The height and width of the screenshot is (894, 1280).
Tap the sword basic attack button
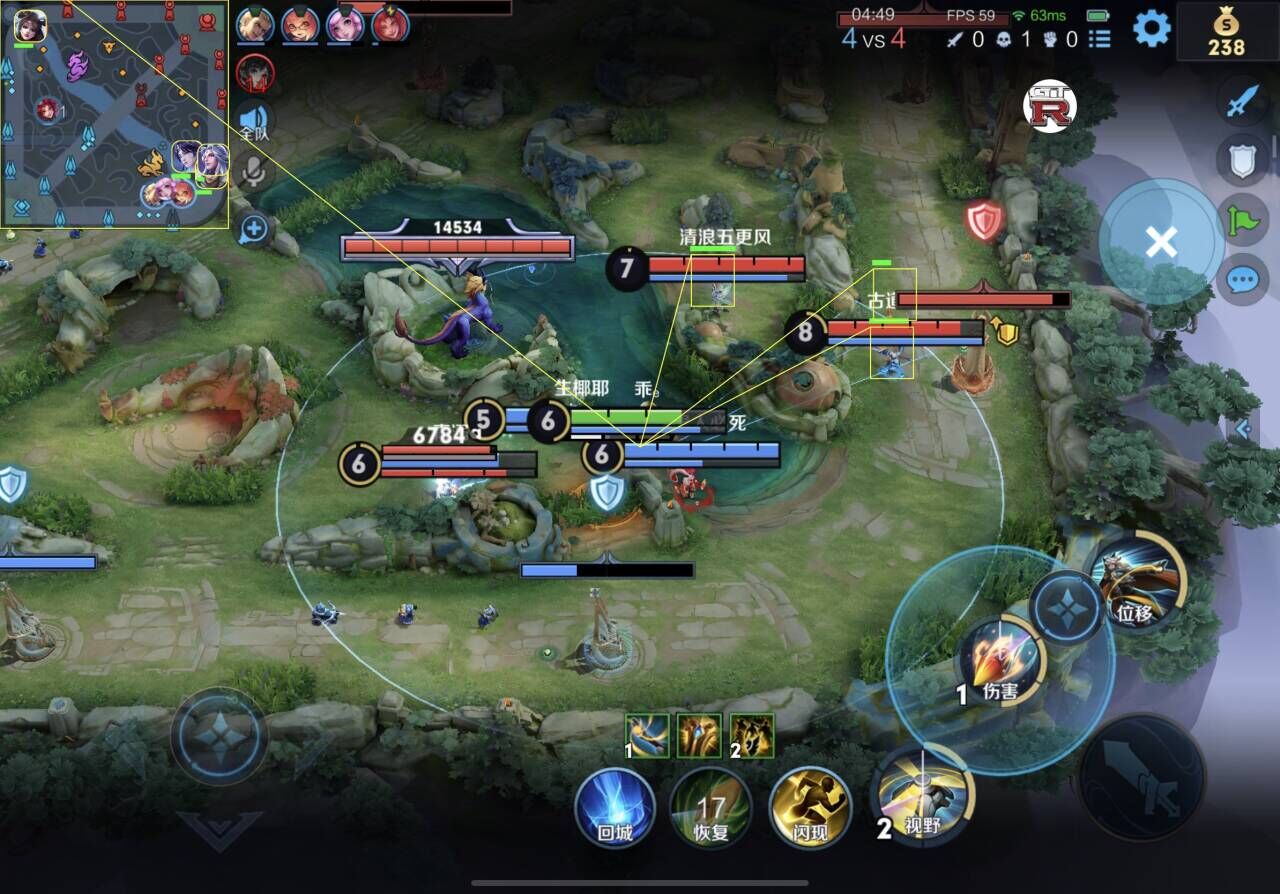pos(1142,776)
